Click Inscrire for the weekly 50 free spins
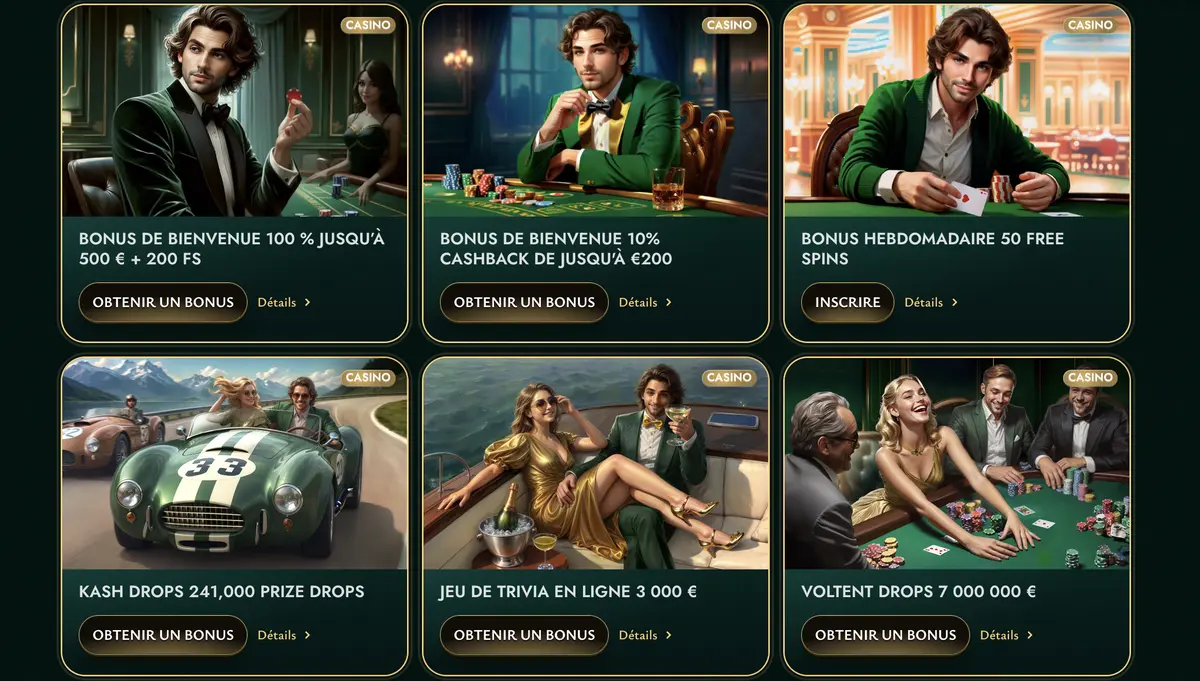Viewport: 1200px width, 681px height. (847, 302)
